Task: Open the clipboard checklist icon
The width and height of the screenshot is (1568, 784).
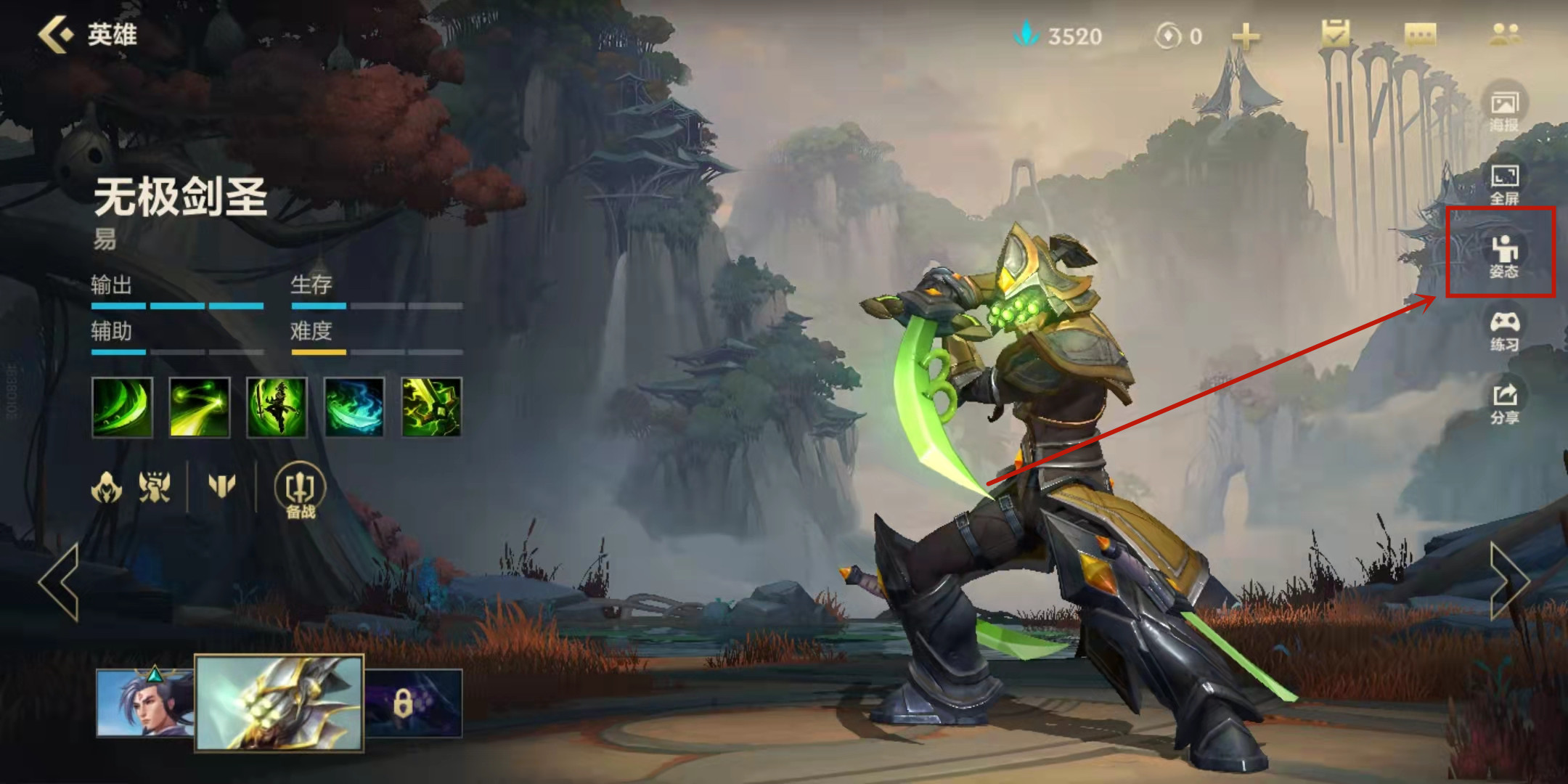Action: coord(1336,34)
